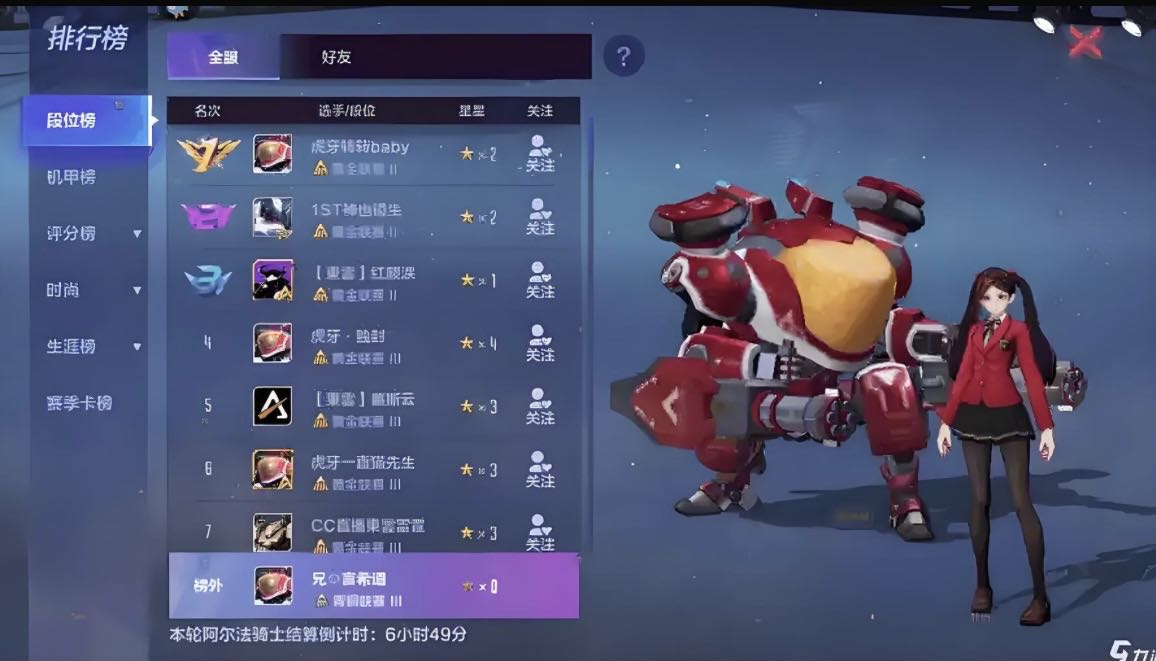Open the question mark help button
1156x661 pixels.
623,56
